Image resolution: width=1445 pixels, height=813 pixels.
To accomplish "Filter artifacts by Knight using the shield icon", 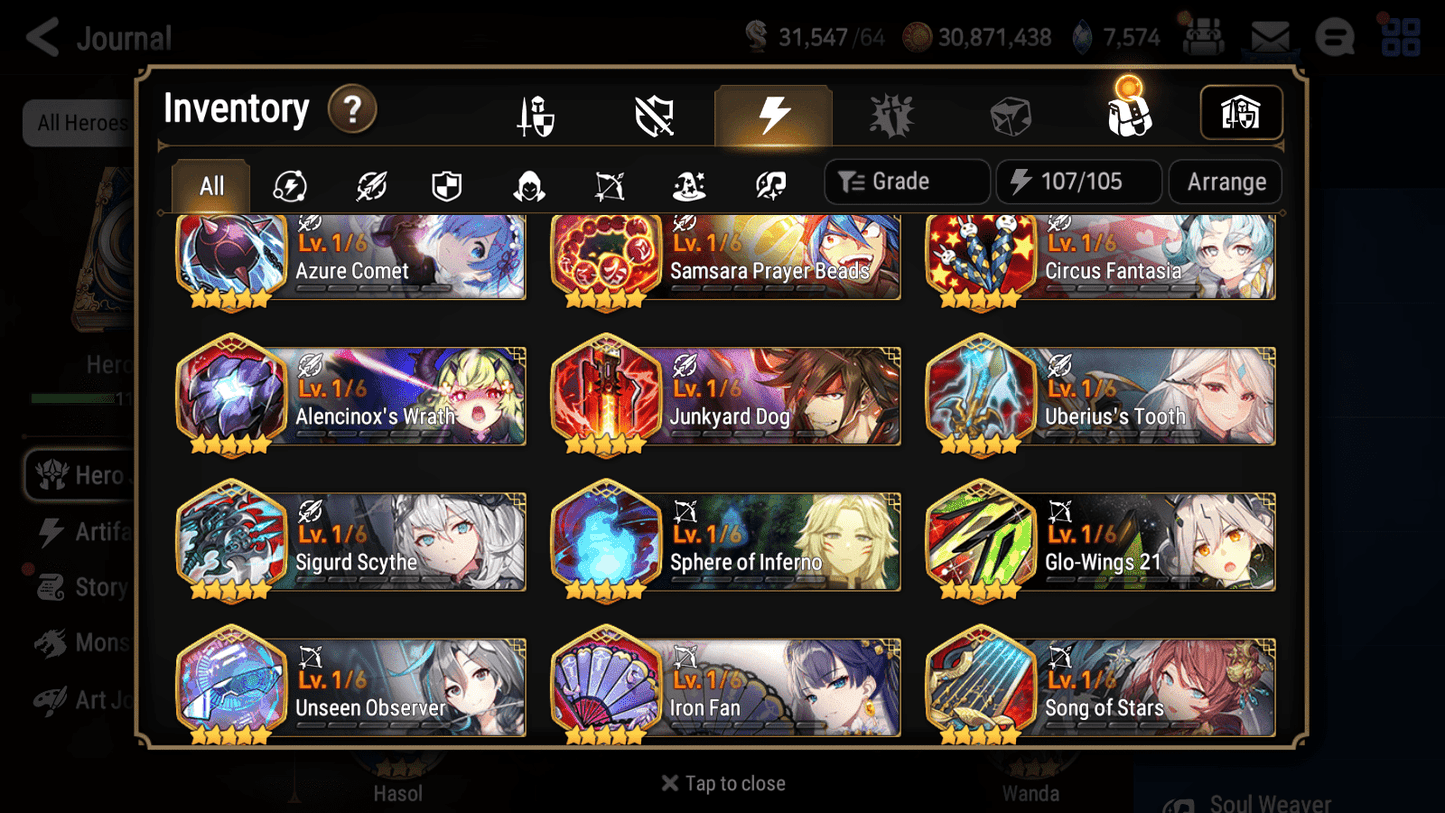I will (446, 185).
